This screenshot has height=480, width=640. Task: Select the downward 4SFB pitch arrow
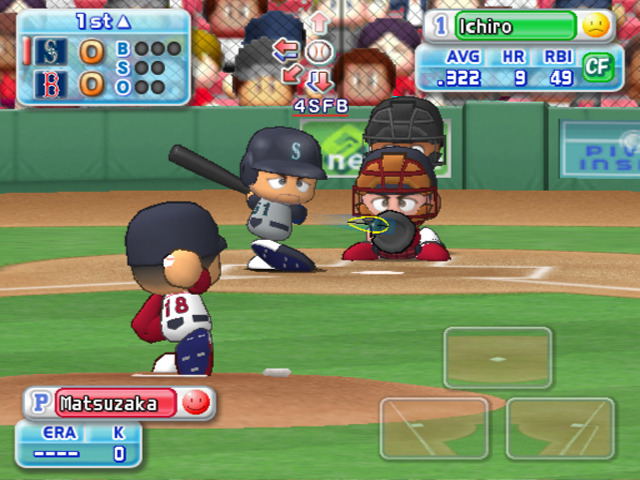(x=320, y=80)
